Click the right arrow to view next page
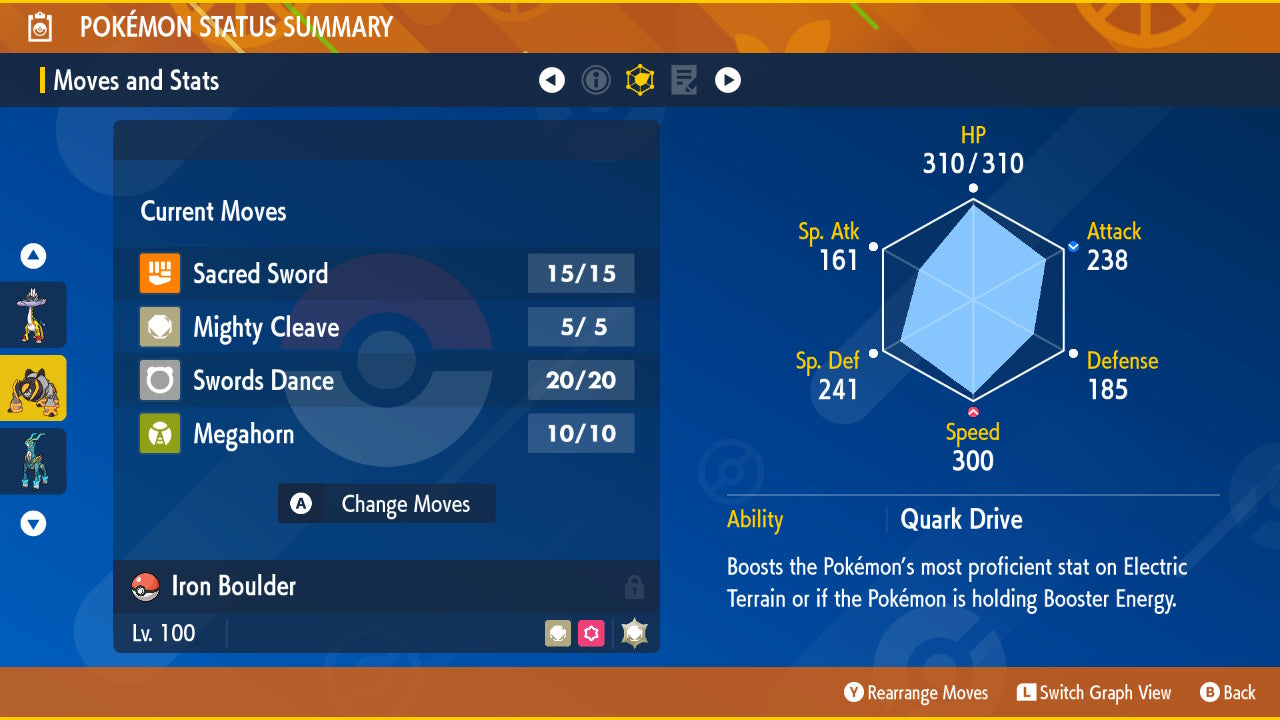1280x720 pixels. [x=727, y=80]
